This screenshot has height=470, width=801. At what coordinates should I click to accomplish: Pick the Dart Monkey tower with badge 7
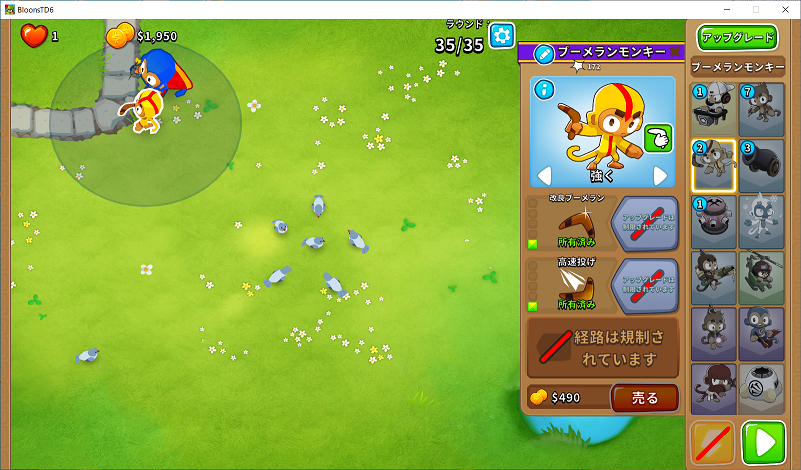click(762, 109)
